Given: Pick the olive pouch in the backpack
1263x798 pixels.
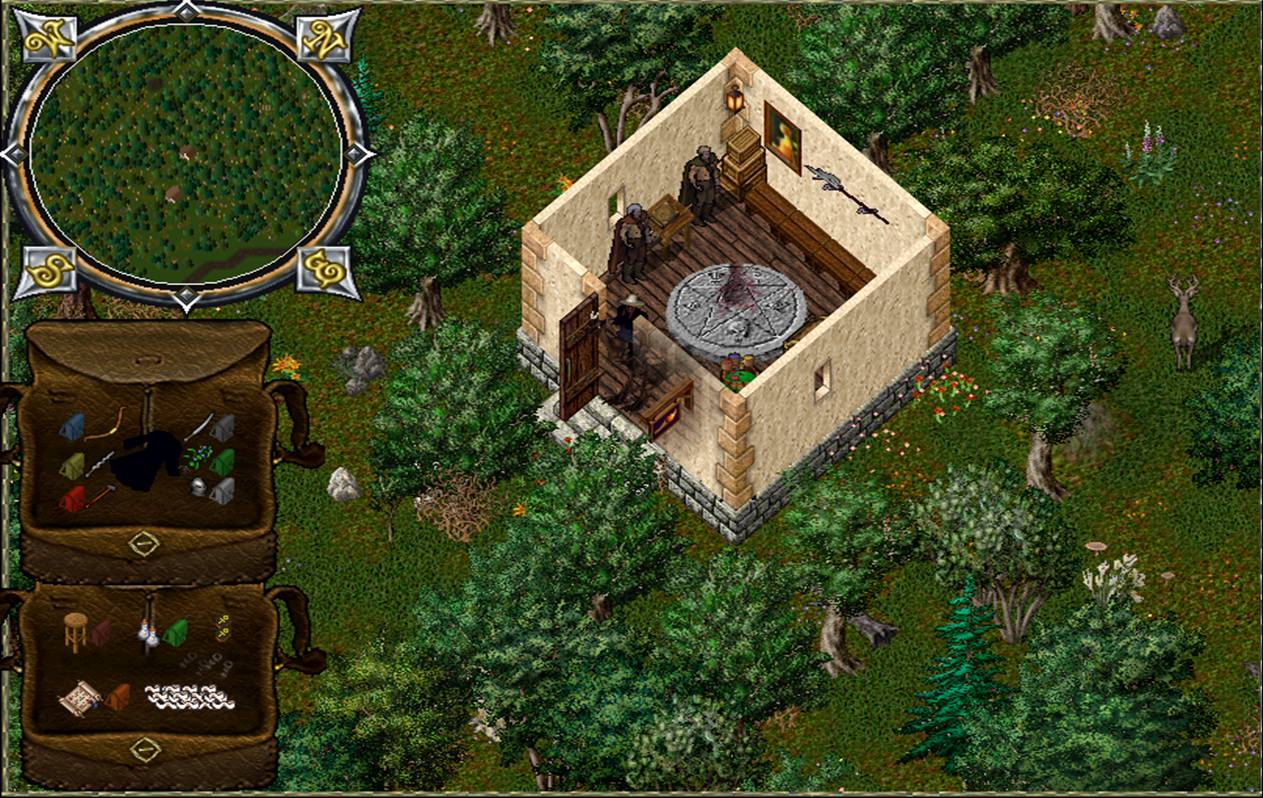Looking at the screenshot, I should pos(72,465).
